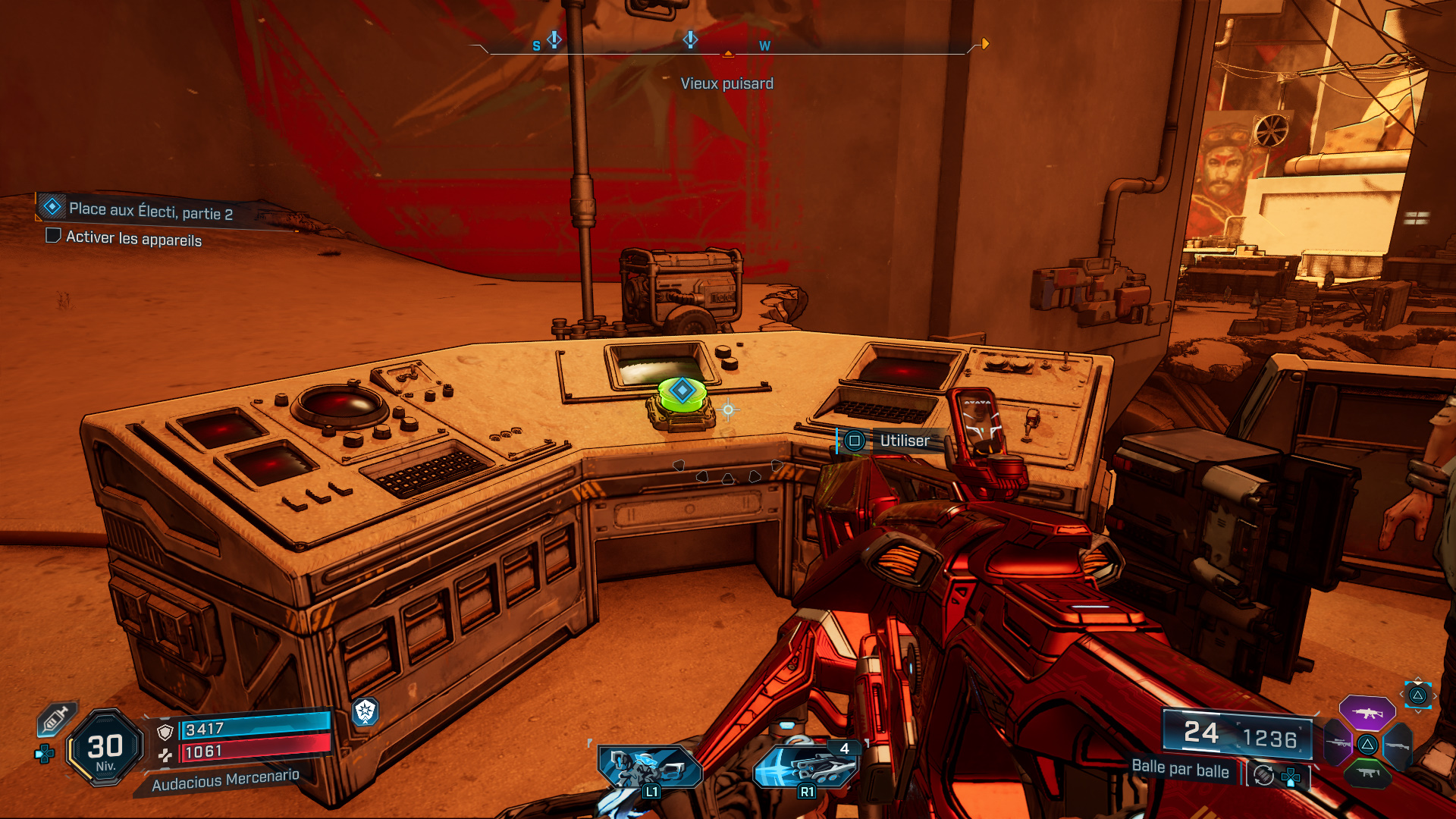Switch to the sniper rifle weapon slot
This screenshot has width=1456, height=819.
(x=1338, y=744)
